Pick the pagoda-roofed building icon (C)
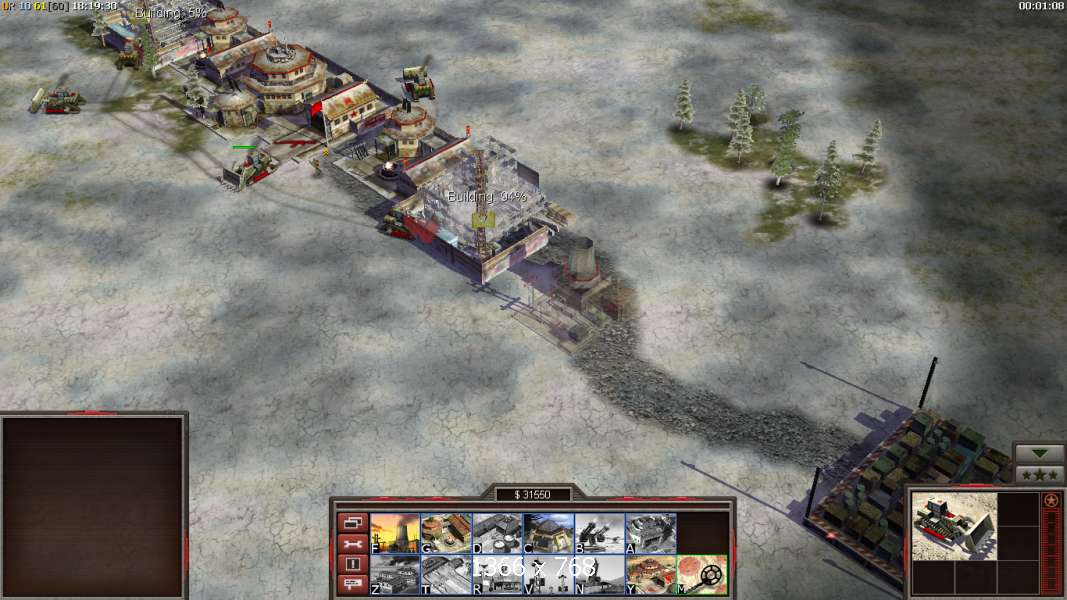 pyautogui.click(x=548, y=533)
